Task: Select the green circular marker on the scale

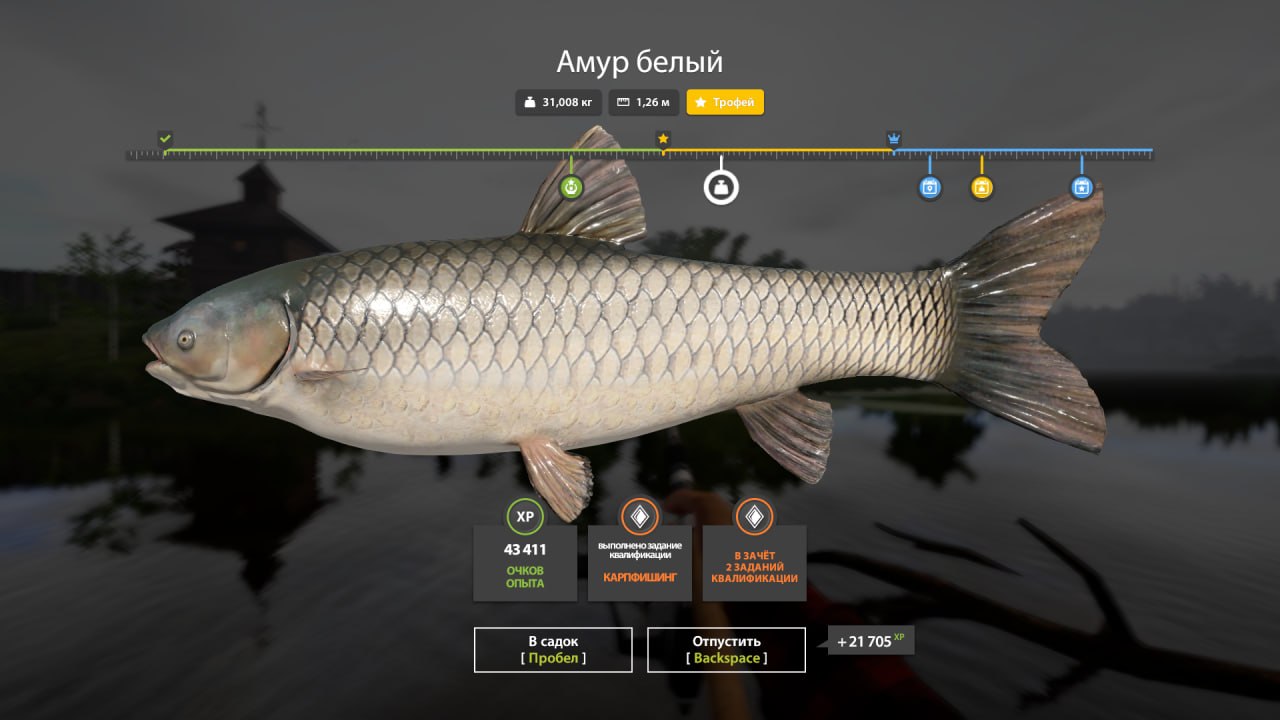Action: click(571, 187)
